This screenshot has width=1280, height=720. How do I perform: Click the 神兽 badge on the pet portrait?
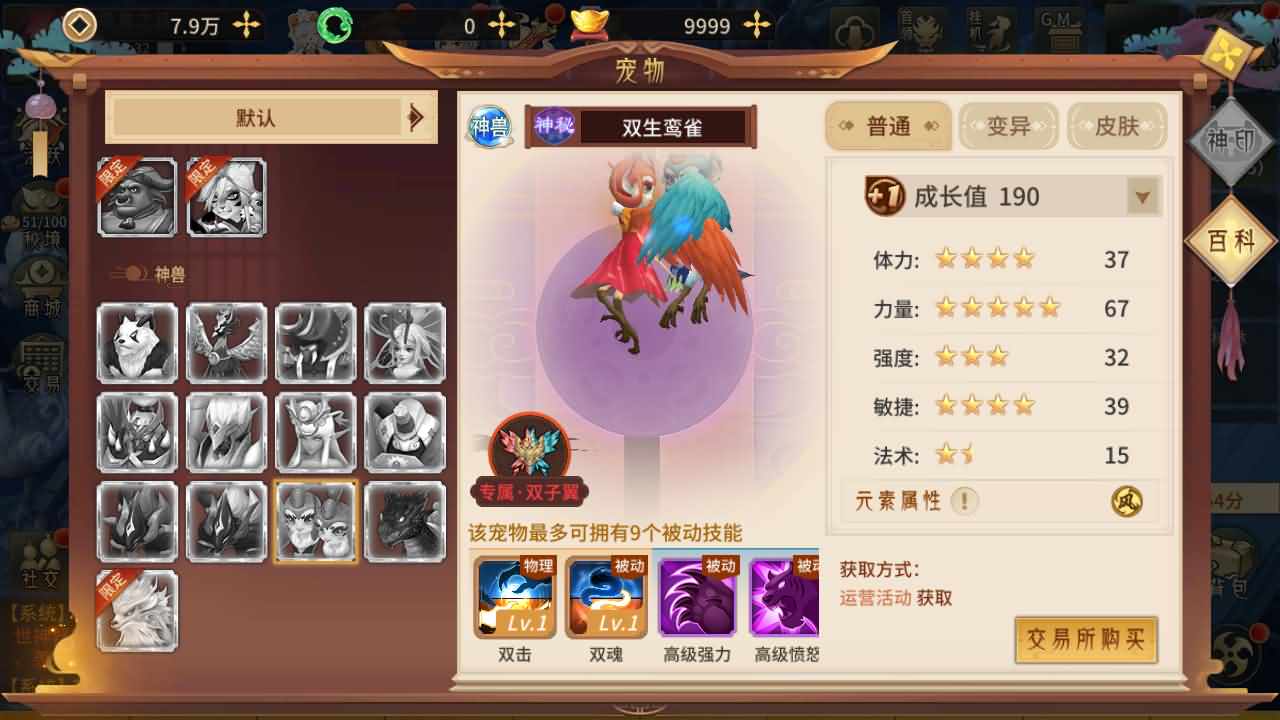tap(489, 125)
